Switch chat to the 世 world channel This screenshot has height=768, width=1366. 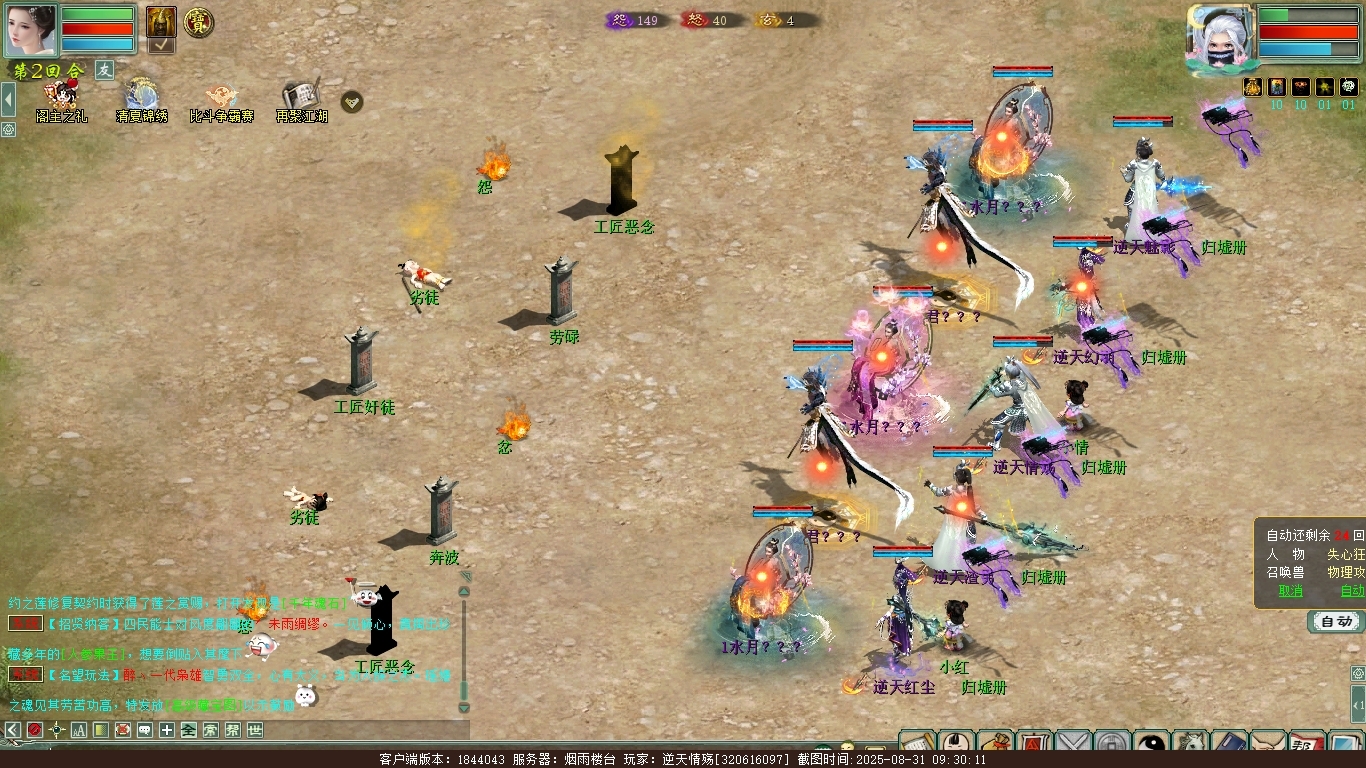(255, 730)
